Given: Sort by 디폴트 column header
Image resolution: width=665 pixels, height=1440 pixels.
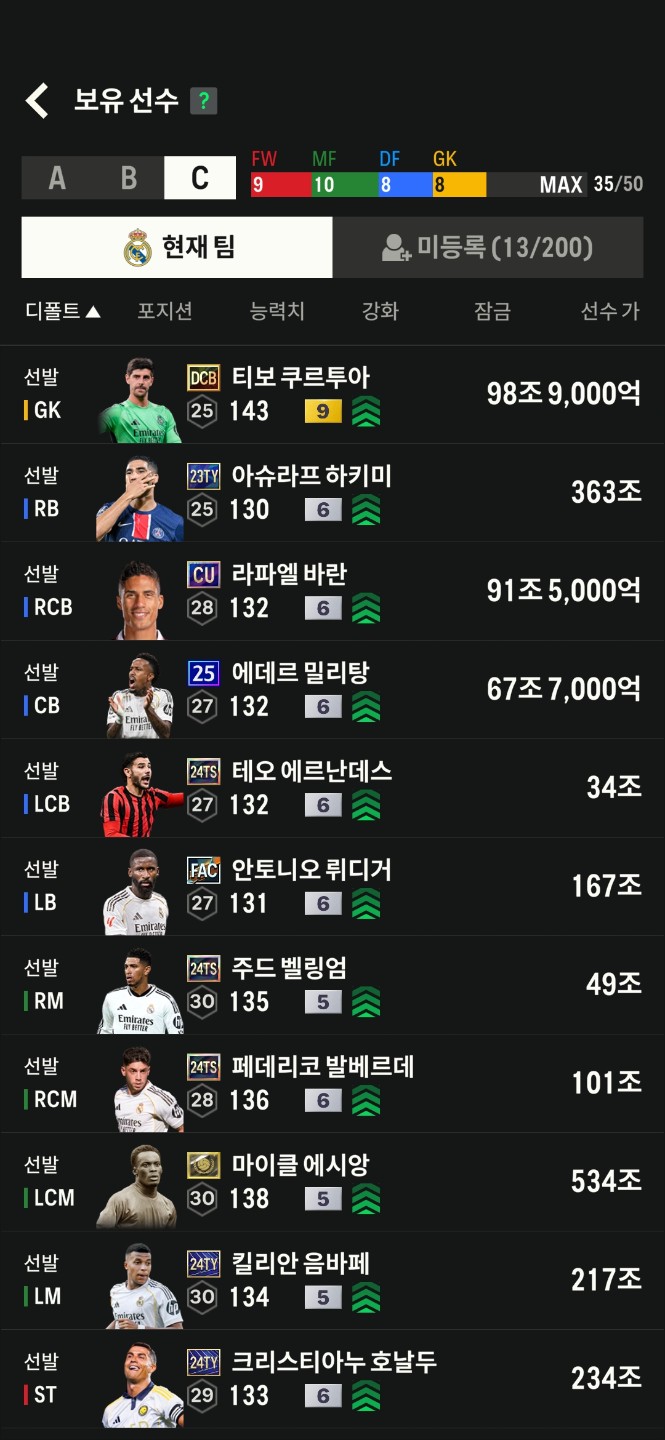Looking at the screenshot, I should [62, 311].
